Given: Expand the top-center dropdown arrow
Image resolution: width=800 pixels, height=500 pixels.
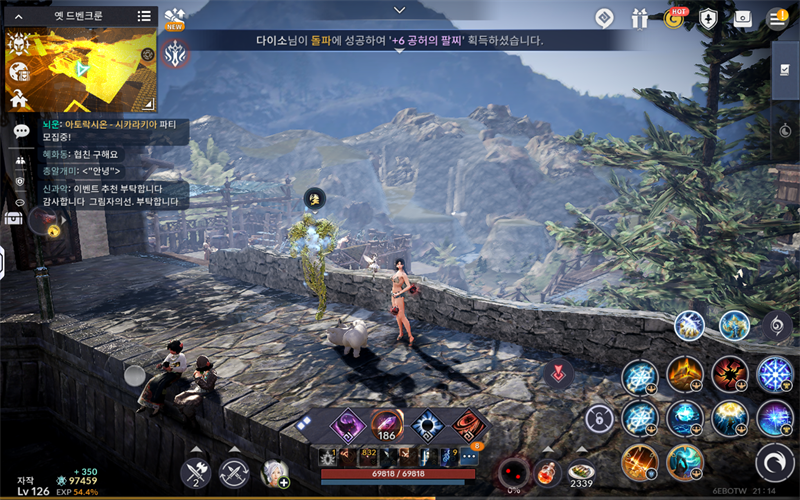Looking at the screenshot, I should (x=400, y=10).
